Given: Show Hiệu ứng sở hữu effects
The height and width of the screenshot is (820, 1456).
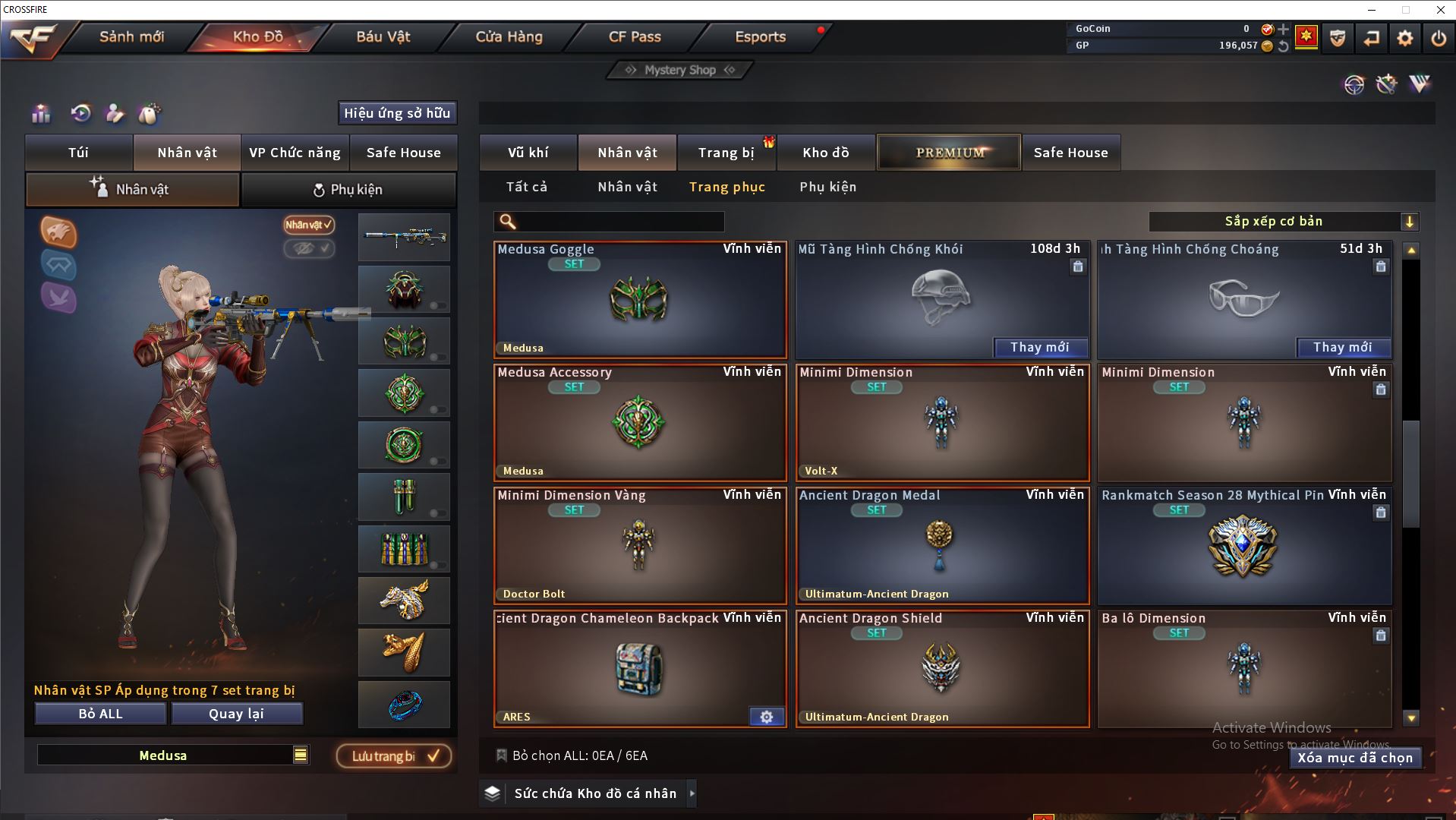Looking at the screenshot, I should pyautogui.click(x=397, y=113).
